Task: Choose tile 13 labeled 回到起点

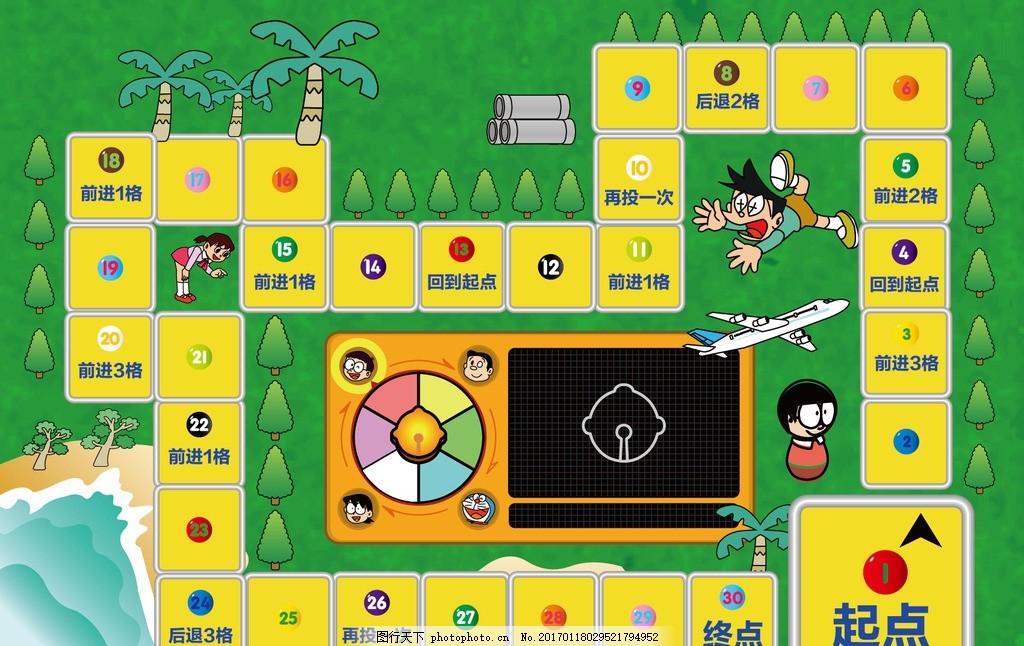Action: coord(461,266)
